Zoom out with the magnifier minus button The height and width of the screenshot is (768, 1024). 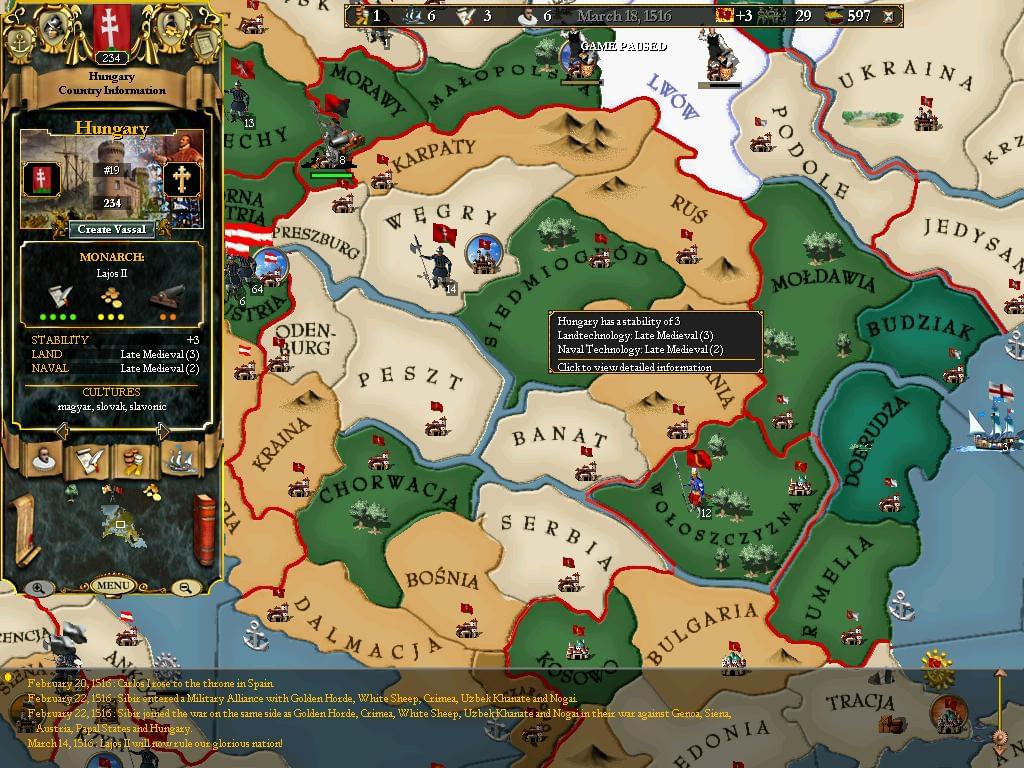(x=186, y=588)
